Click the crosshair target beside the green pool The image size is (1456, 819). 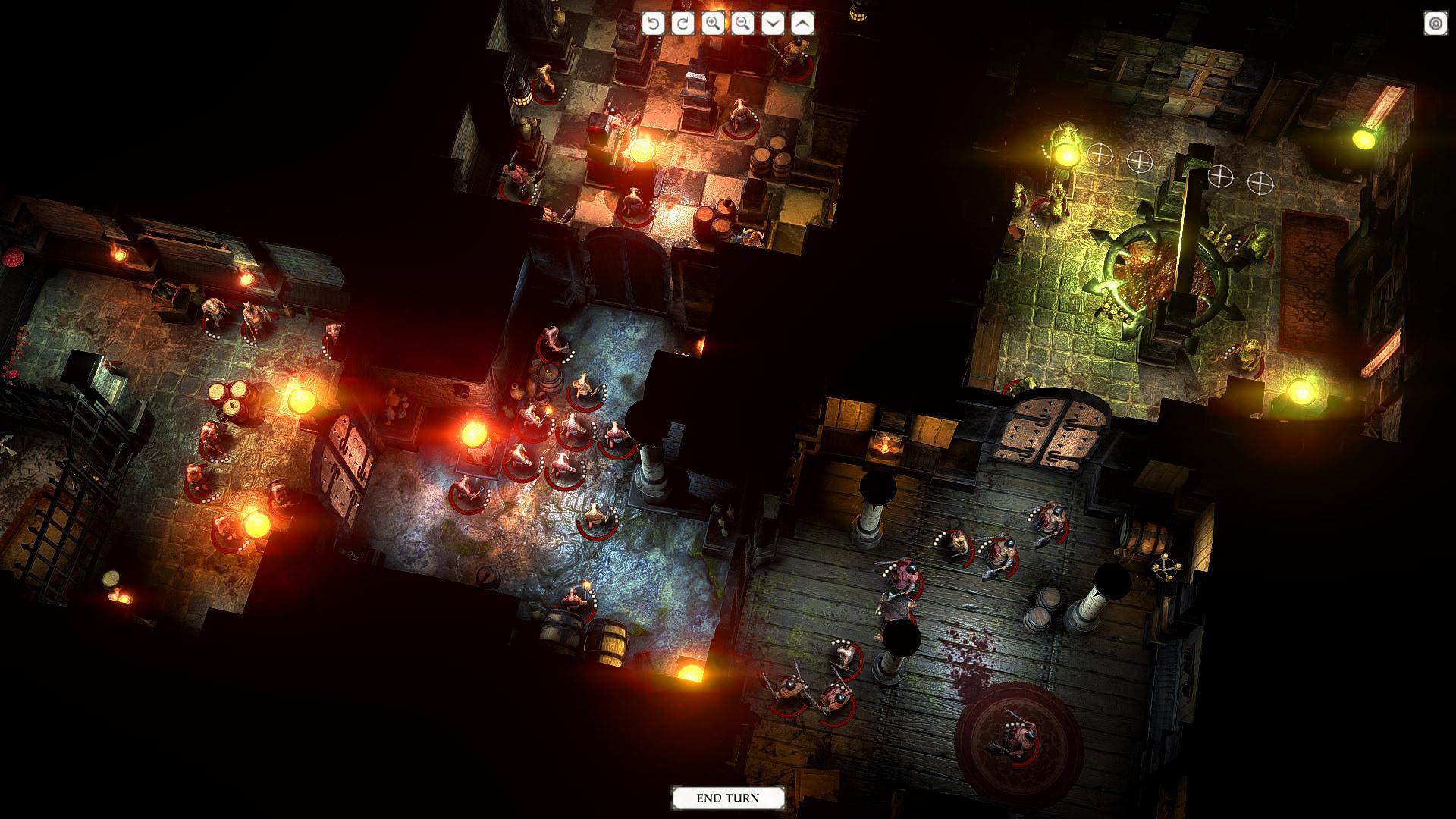[1222, 177]
